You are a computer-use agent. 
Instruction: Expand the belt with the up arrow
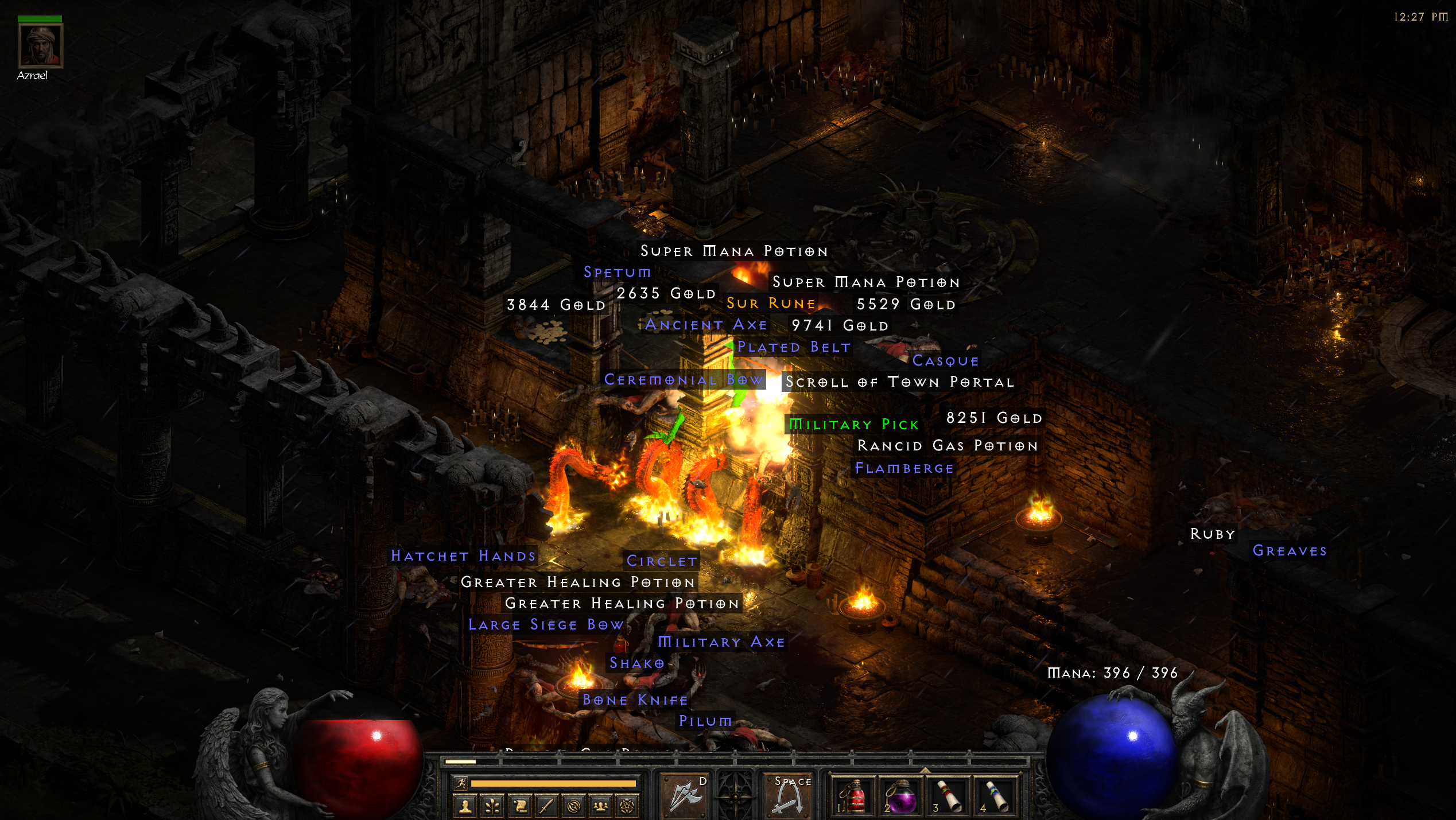(925, 771)
